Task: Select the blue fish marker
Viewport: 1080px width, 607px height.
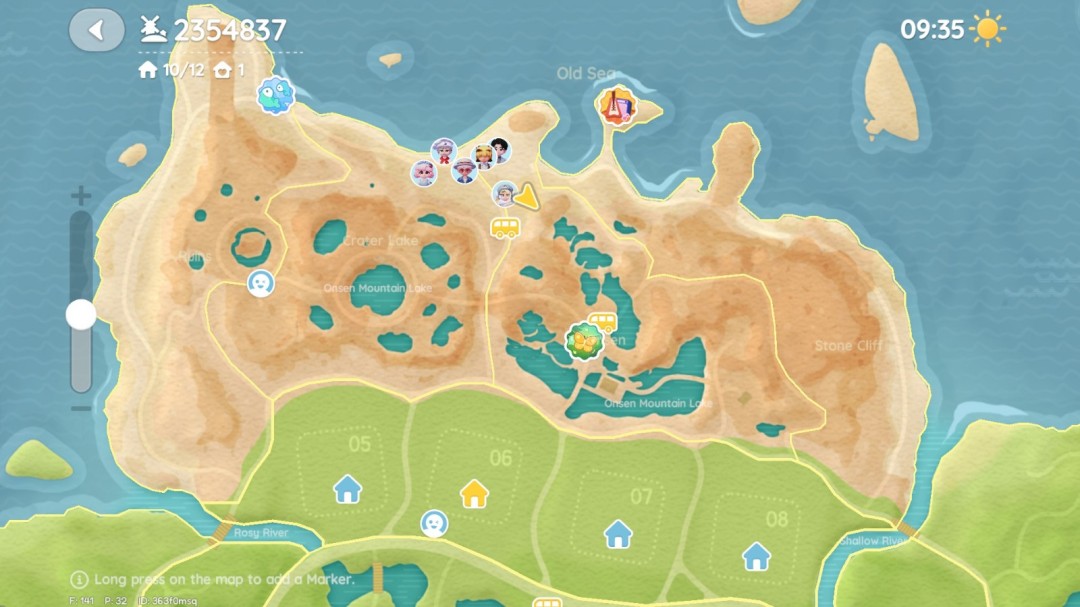Action: tap(275, 96)
